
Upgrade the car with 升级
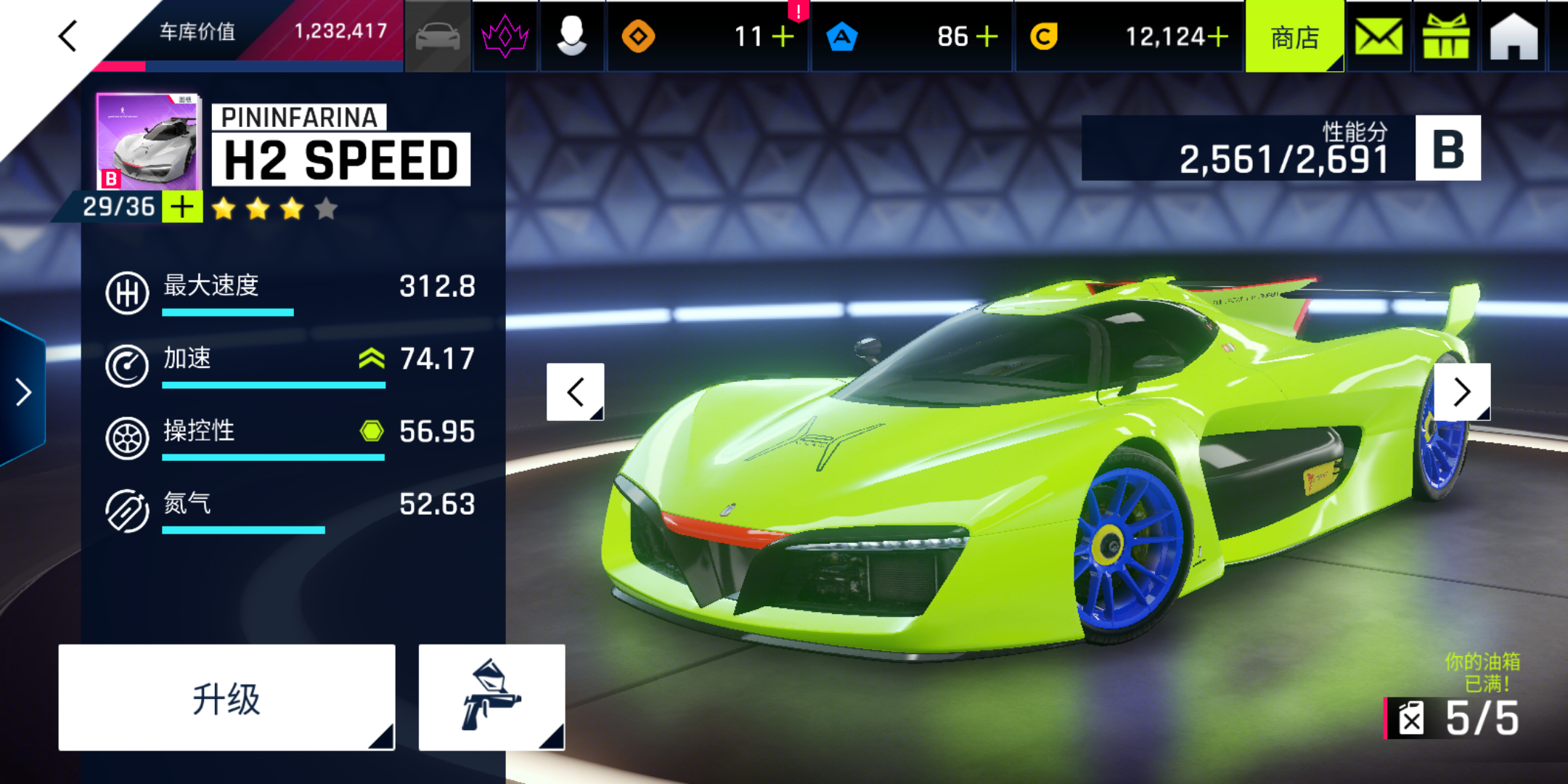226,698
